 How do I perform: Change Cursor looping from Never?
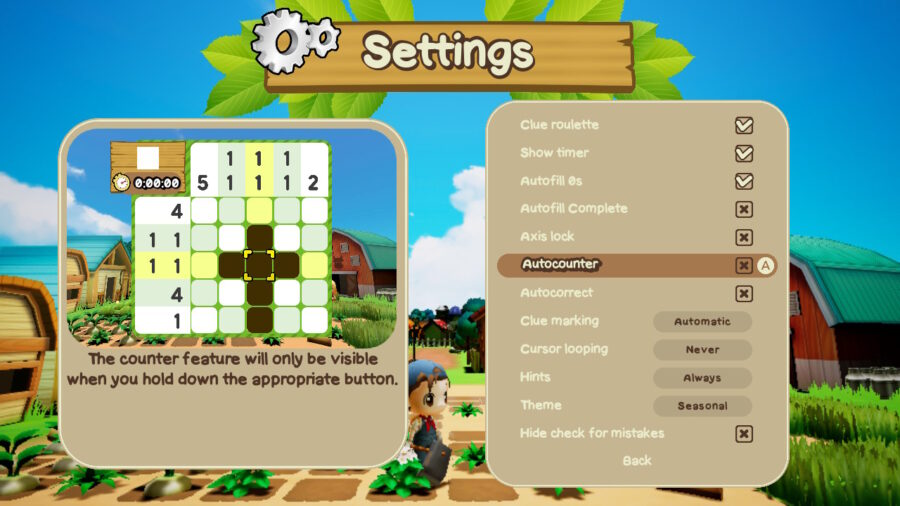702,350
